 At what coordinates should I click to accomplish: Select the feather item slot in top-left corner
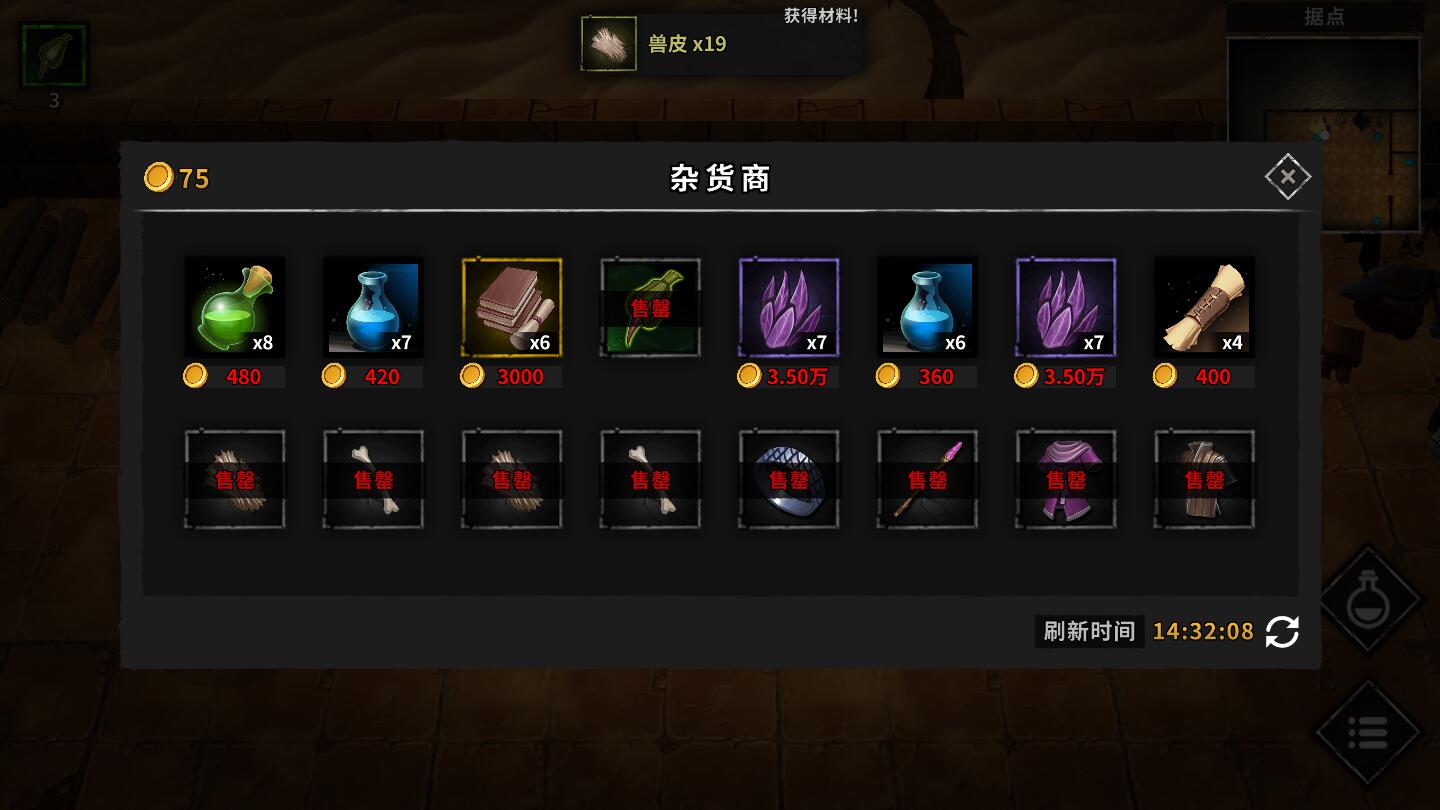coord(54,55)
